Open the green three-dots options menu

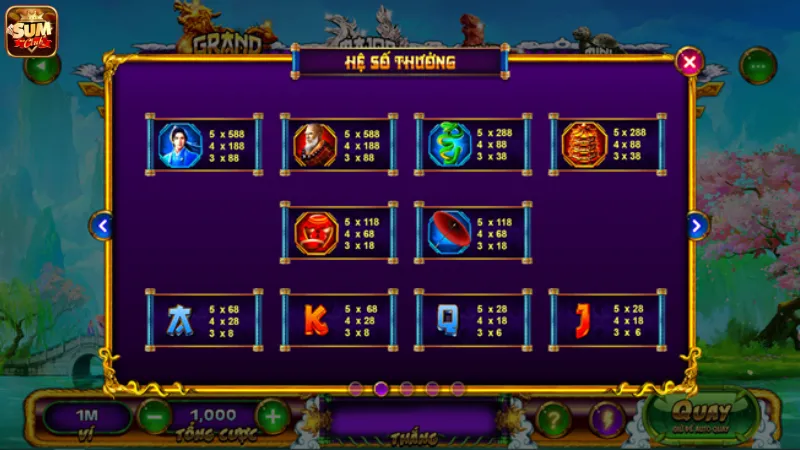[x=758, y=66]
